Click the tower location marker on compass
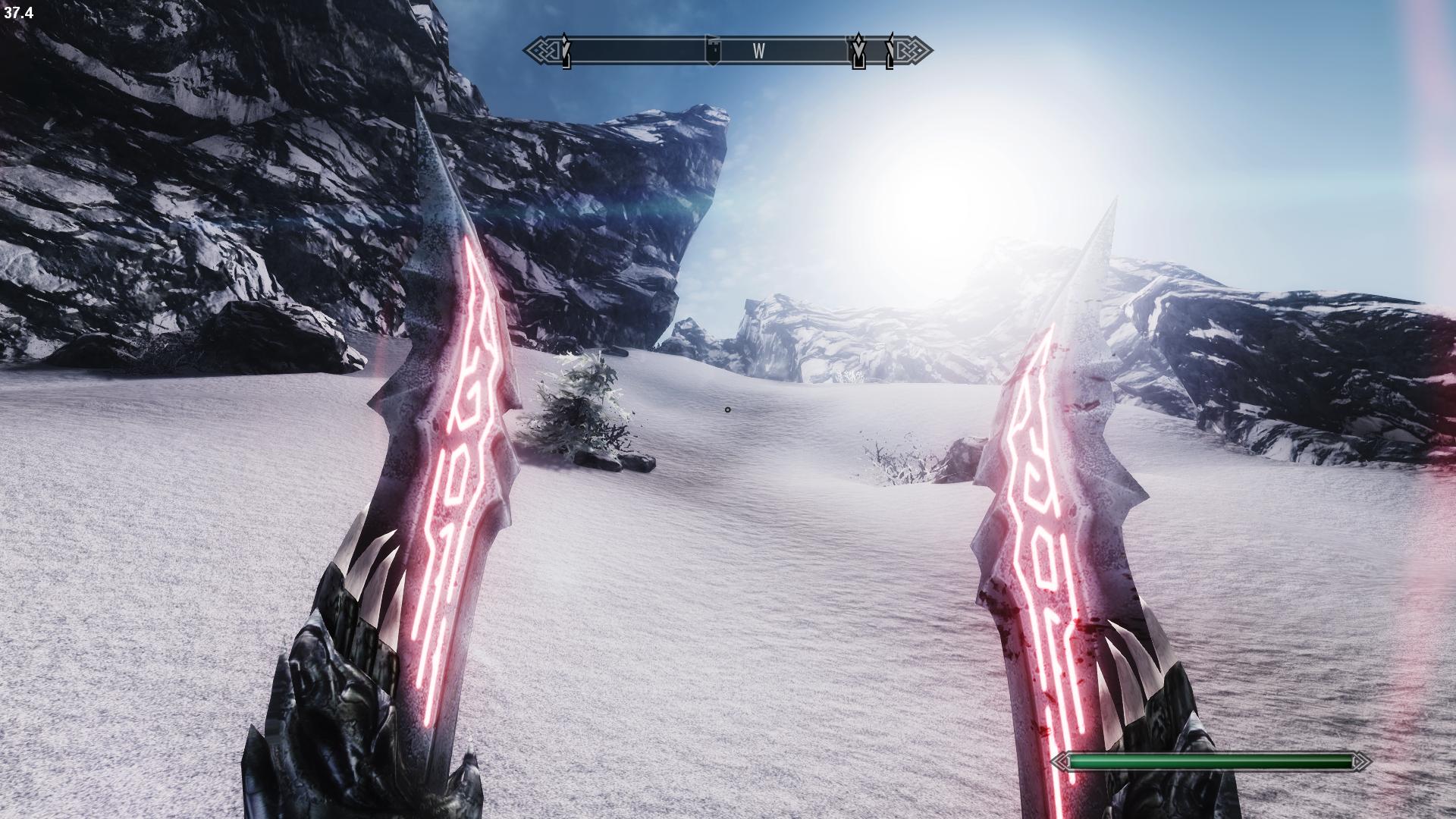The image size is (1456, 819). coord(713,50)
